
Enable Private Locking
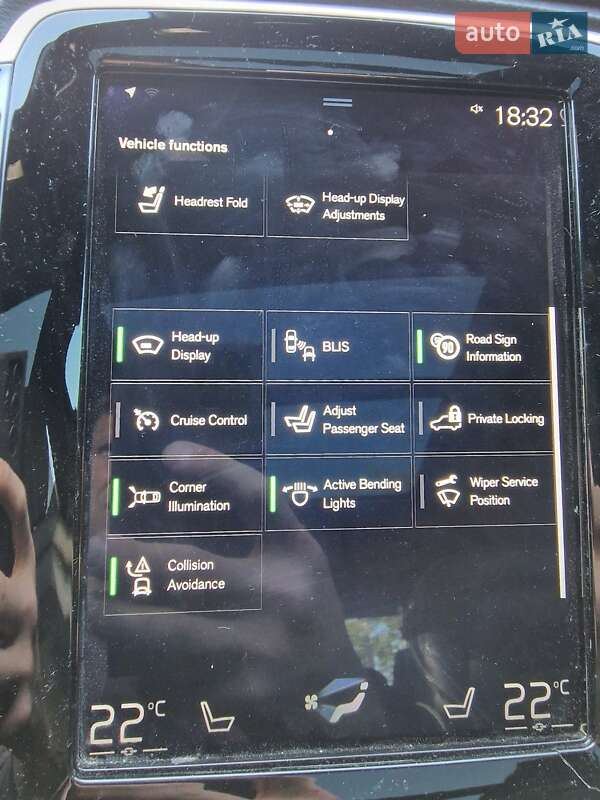click(484, 418)
